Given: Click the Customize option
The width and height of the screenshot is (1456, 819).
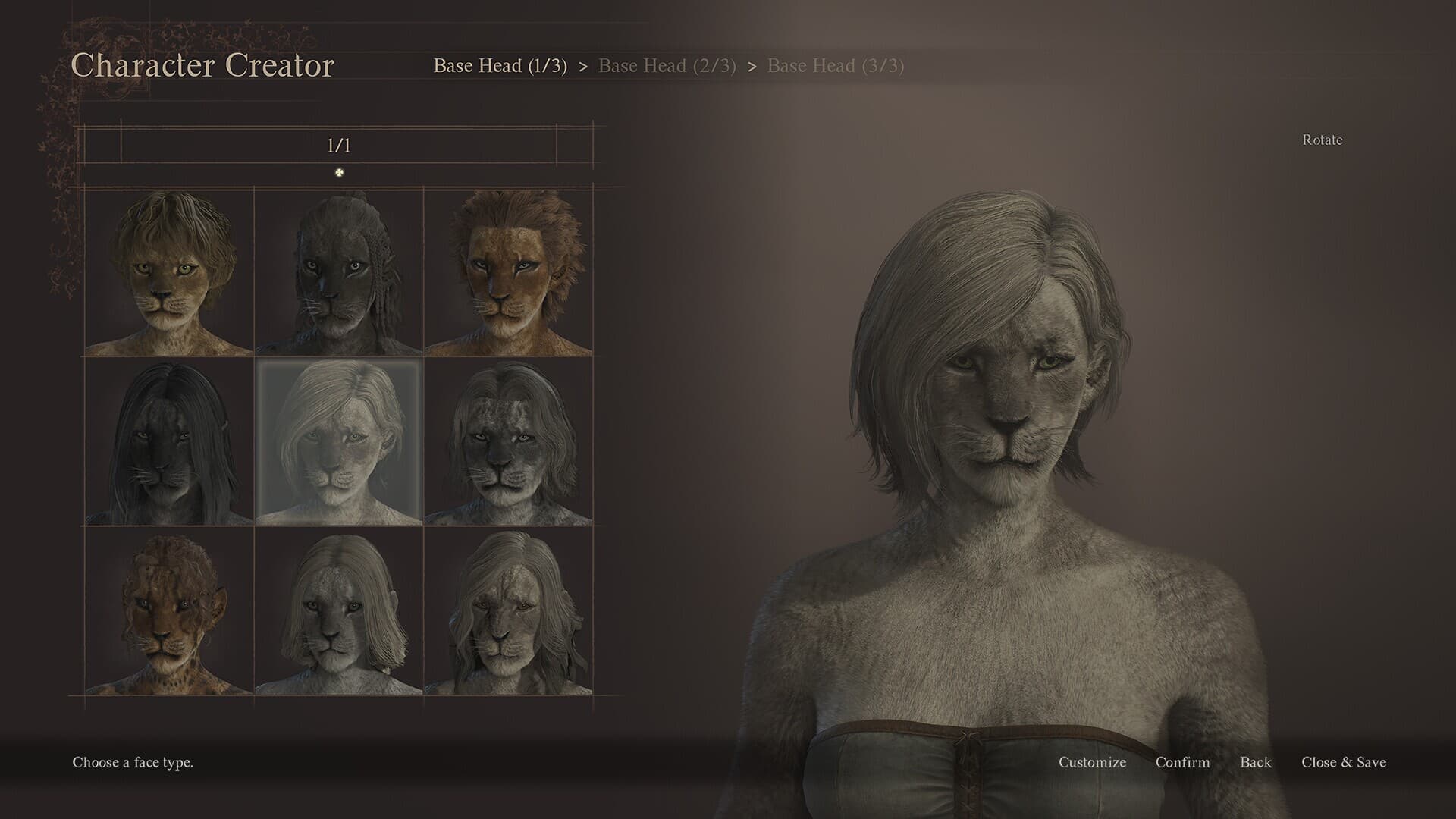Looking at the screenshot, I should (1092, 763).
